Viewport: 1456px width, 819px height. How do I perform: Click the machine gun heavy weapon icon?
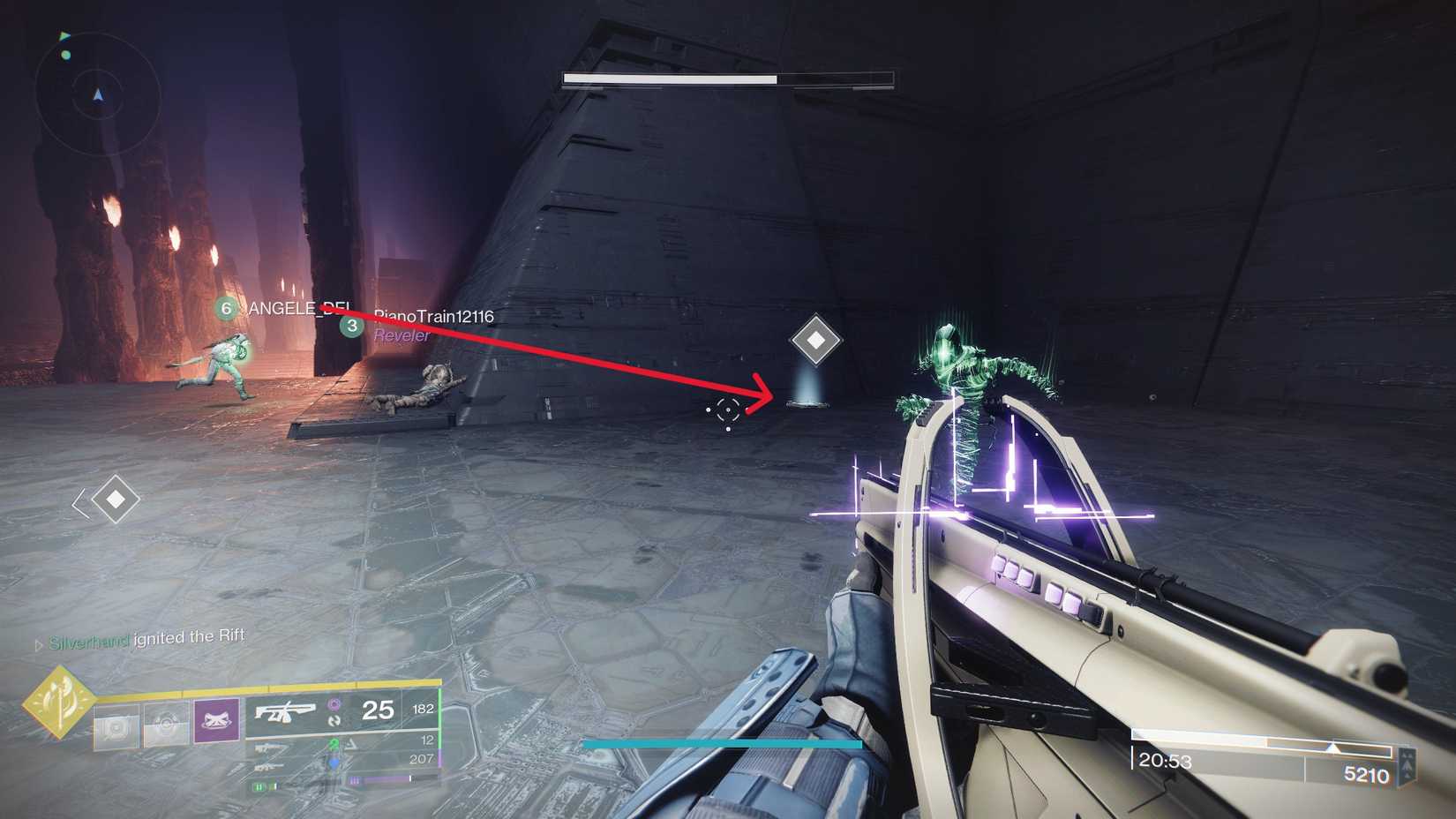[267, 767]
